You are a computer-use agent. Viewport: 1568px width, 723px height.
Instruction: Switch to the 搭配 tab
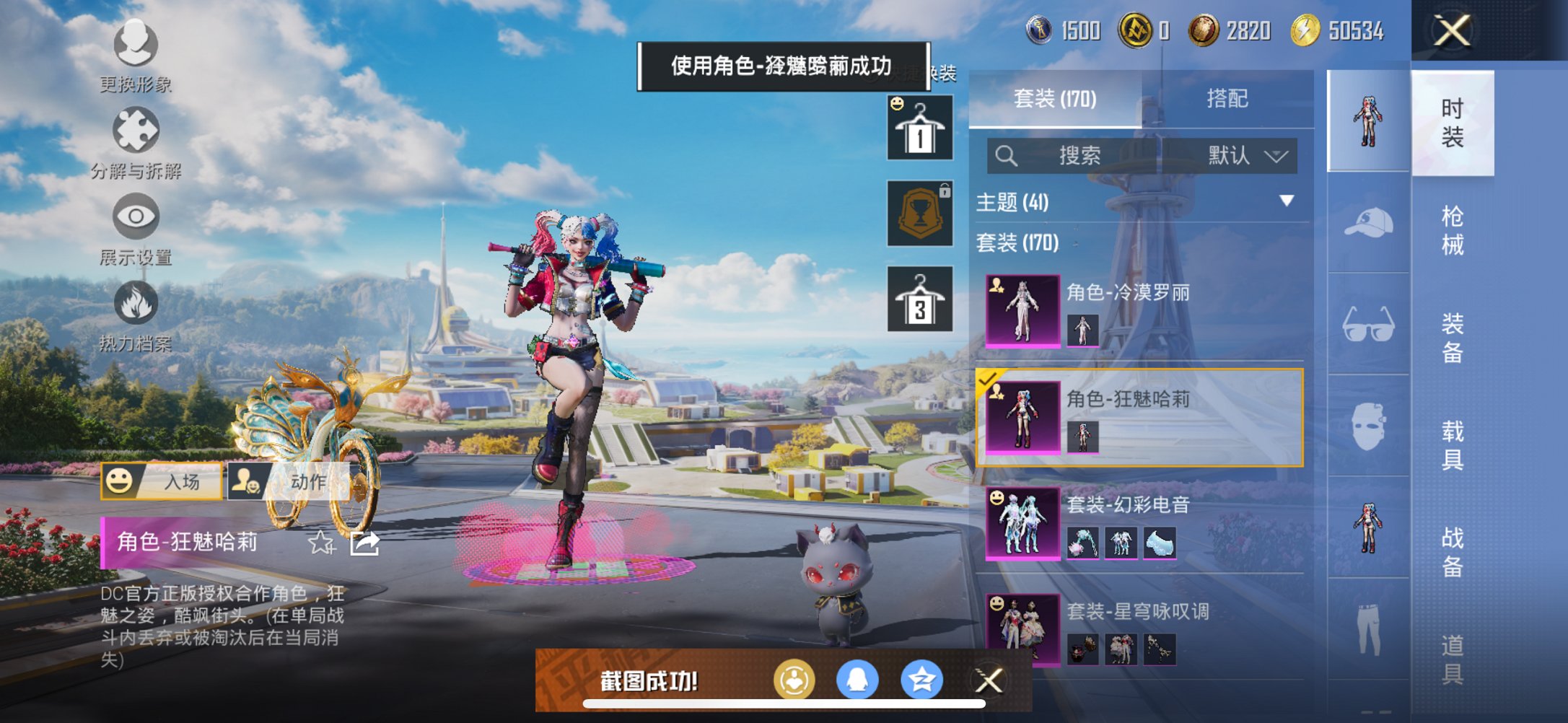click(1227, 97)
